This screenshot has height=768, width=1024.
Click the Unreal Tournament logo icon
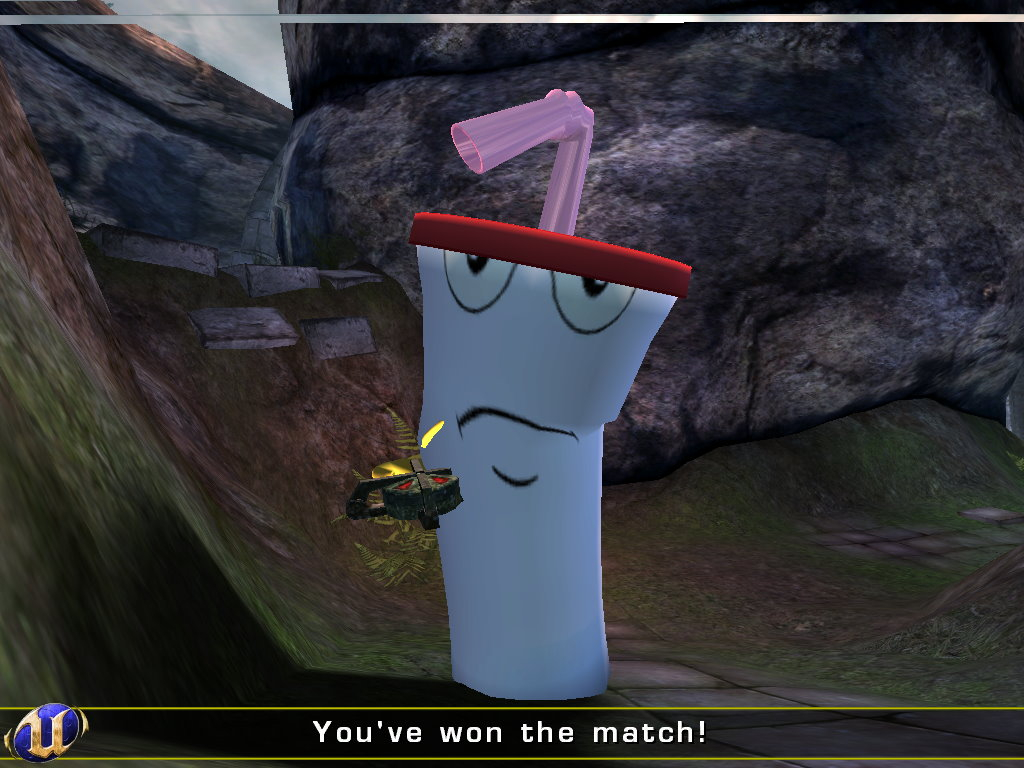[x=46, y=732]
